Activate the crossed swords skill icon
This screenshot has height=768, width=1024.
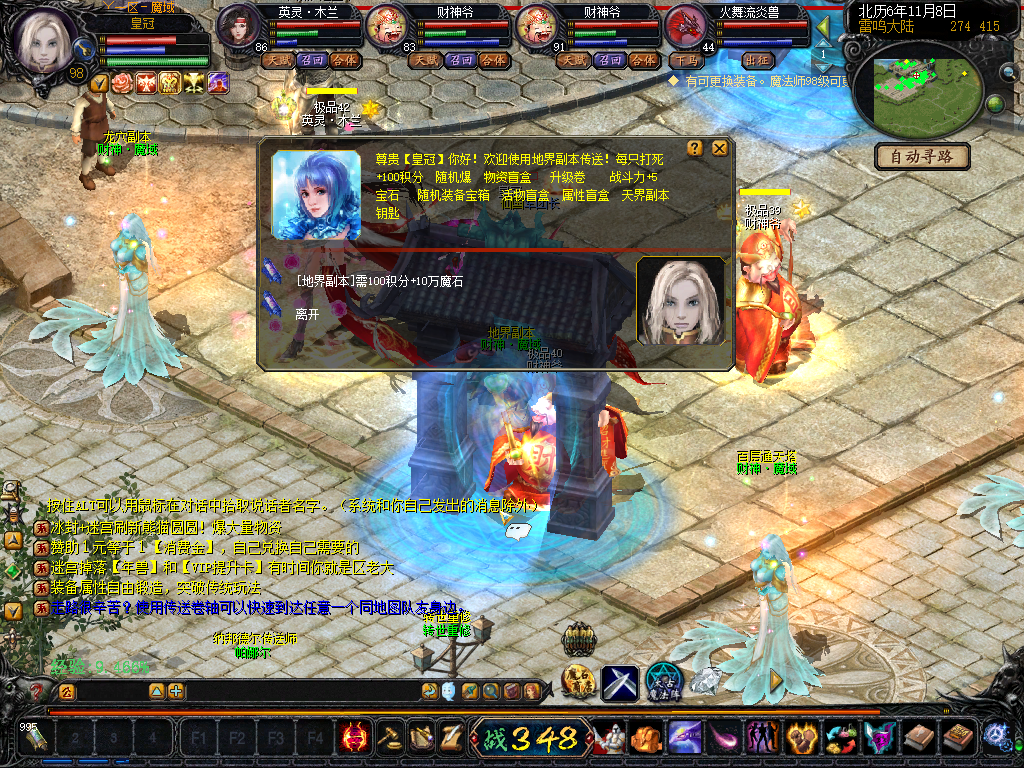pos(619,683)
